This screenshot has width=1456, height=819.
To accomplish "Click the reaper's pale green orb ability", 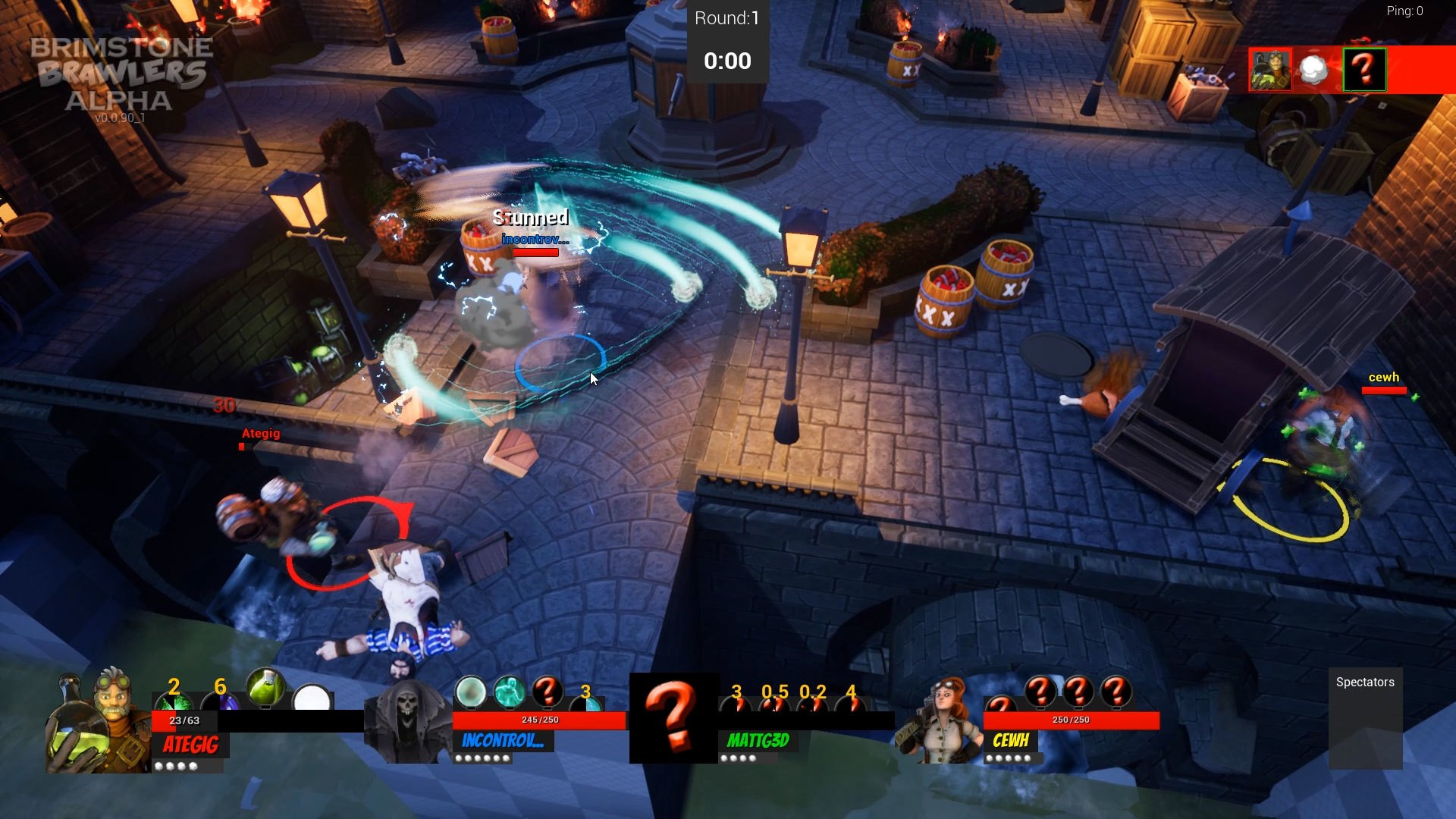I will [x=470, y=691].
